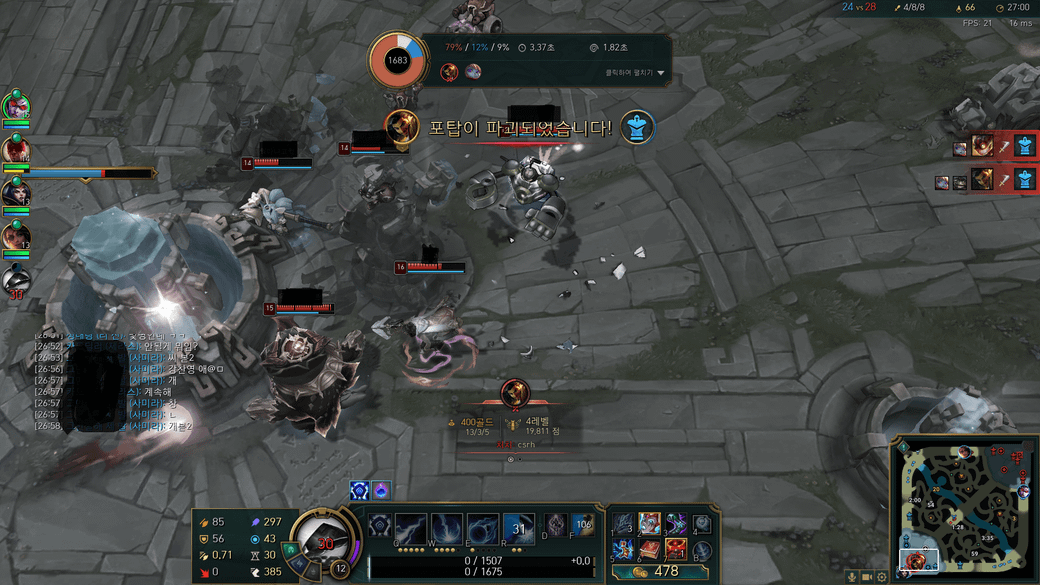Use the F summoner spell showing 106

click(x=582, y=524)
